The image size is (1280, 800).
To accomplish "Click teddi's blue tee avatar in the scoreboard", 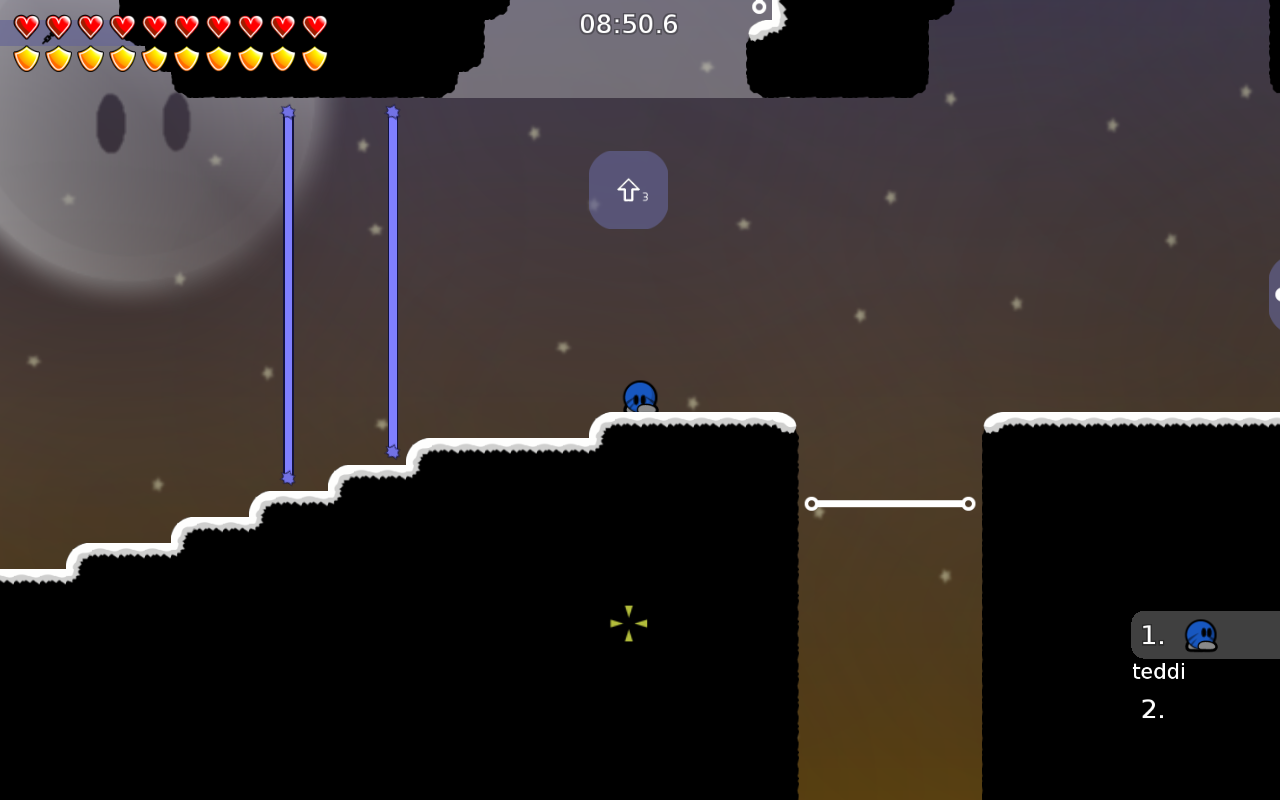I will tap(1201, 635).
